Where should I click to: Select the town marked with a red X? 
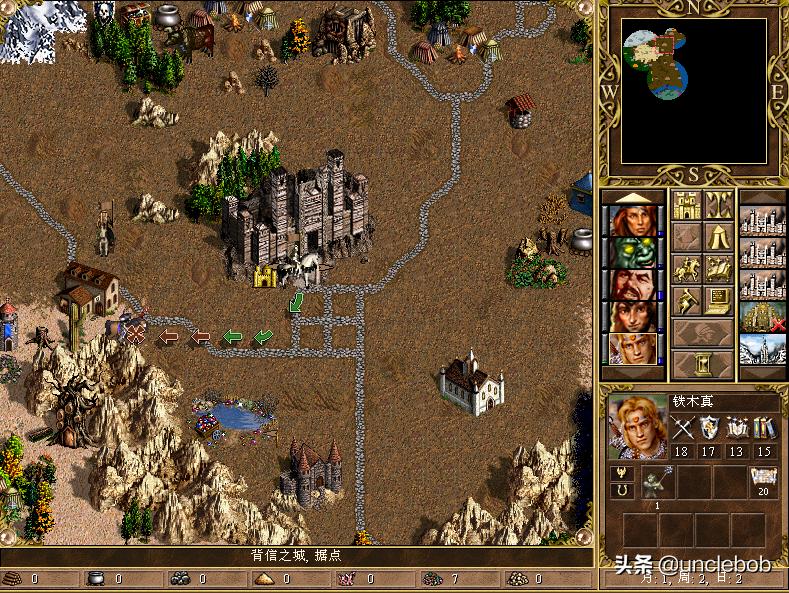[x=762, y=317]
